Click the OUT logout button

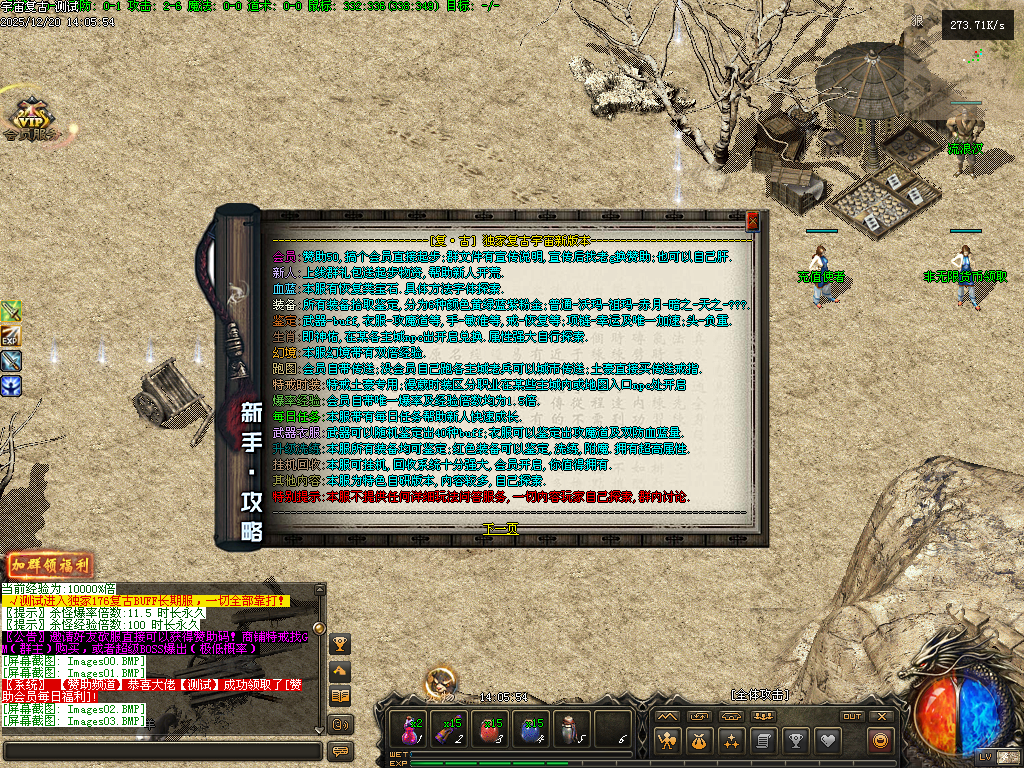[852, 716]
